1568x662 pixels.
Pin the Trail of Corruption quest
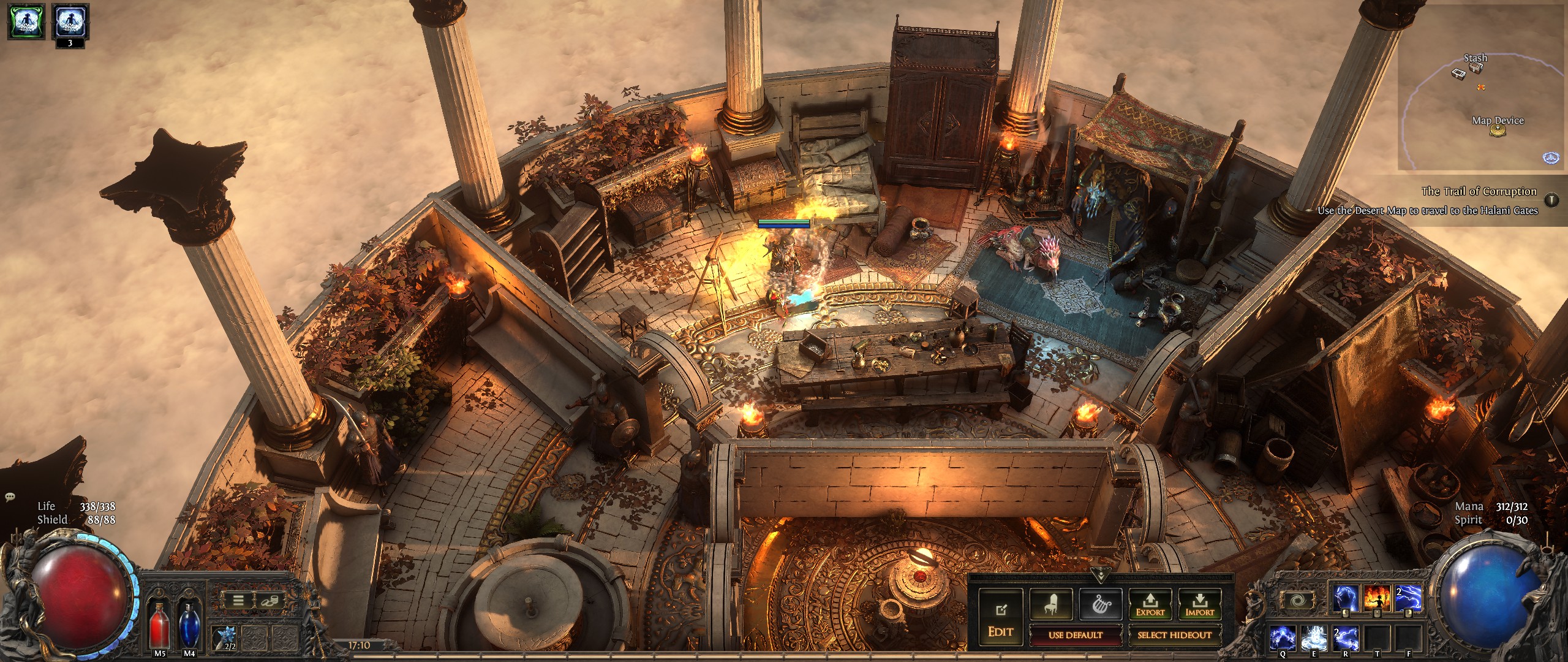tap(1551, 200)
